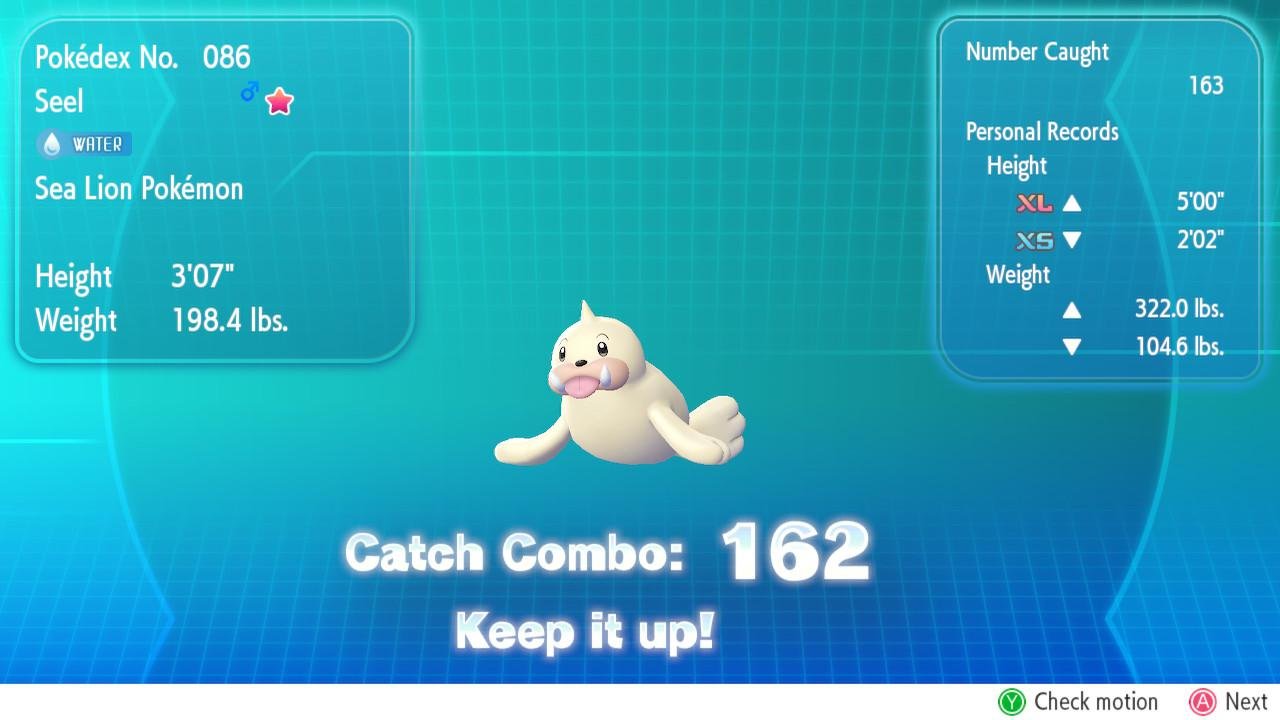Click the XS height record icon
Screen dimensions: 1280x720
(1035, 240)
